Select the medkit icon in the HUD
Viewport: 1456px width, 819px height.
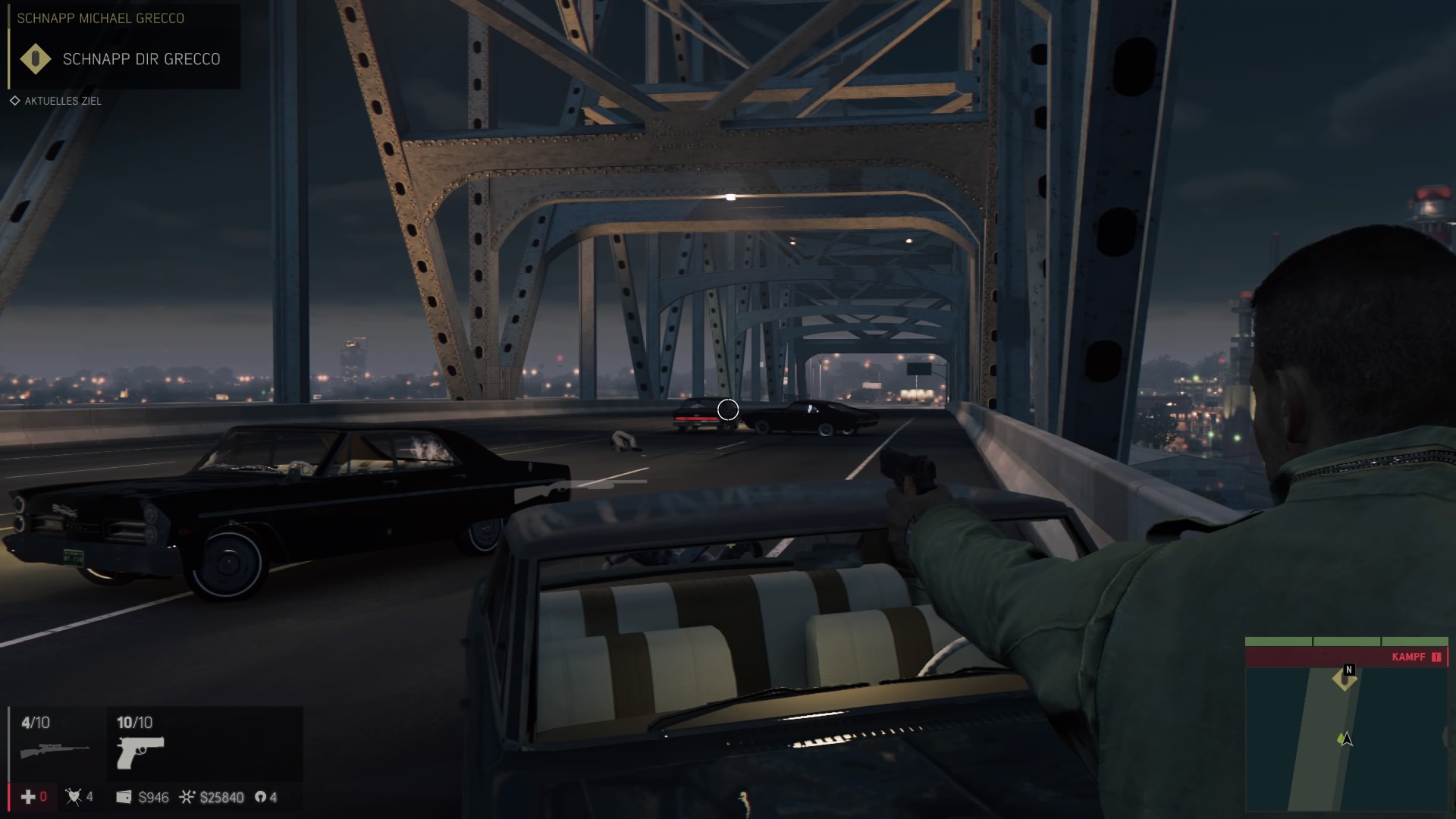[28, 796]
